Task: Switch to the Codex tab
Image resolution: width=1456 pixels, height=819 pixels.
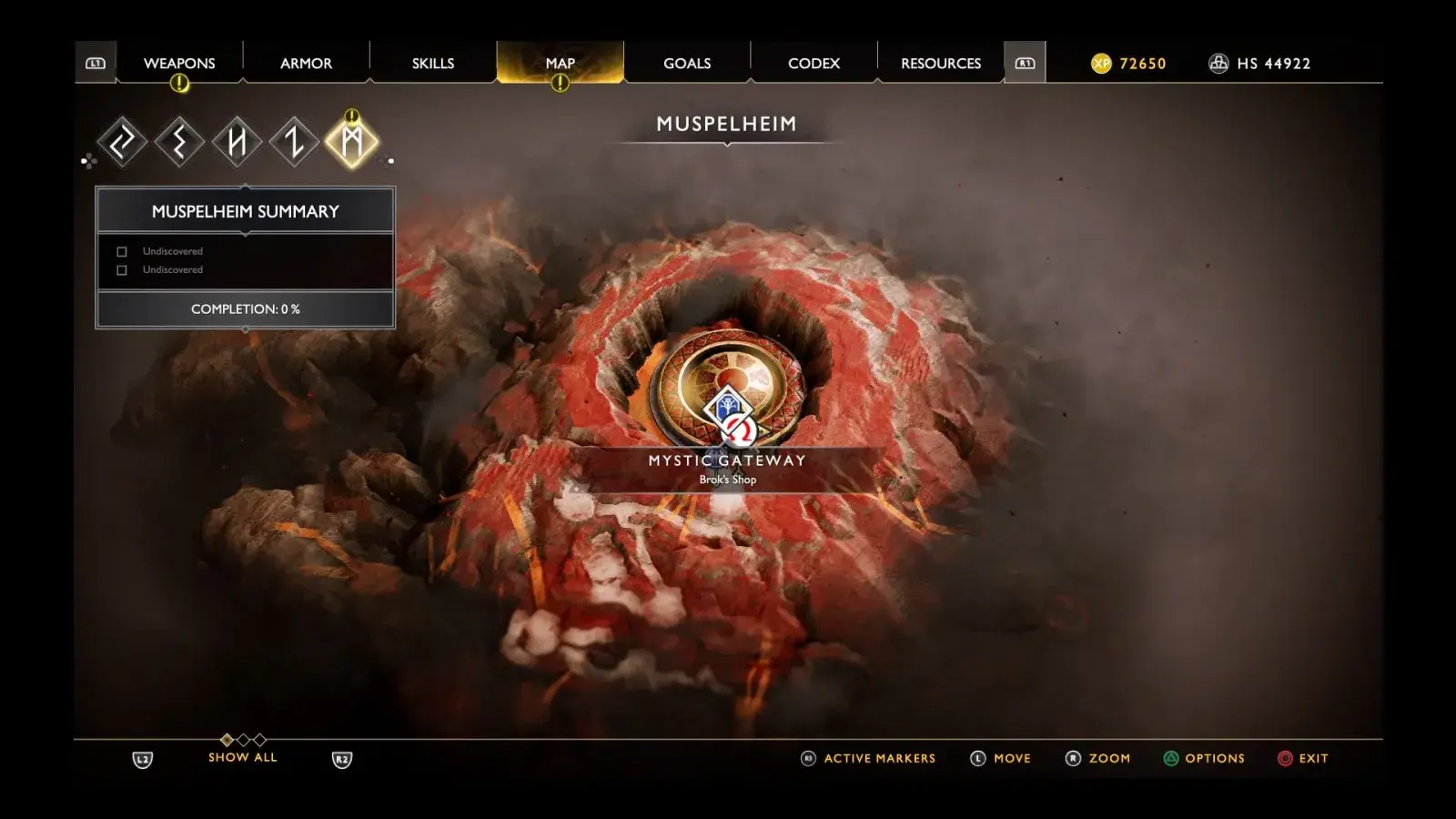Action: click(813, 62)
